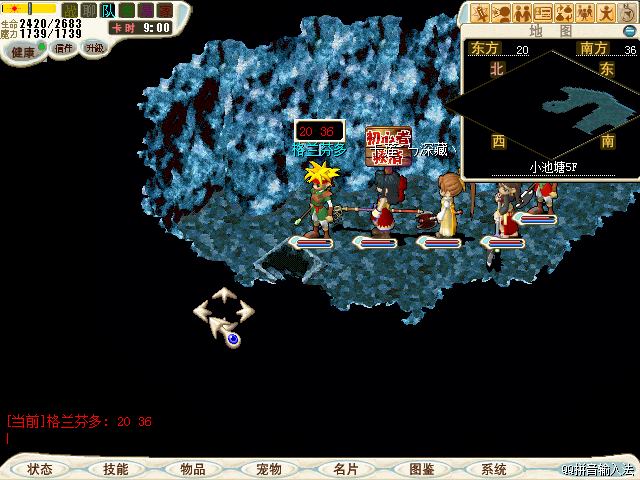Click the 健康 health button
This screenshot has width=640, height=480.
24,51
